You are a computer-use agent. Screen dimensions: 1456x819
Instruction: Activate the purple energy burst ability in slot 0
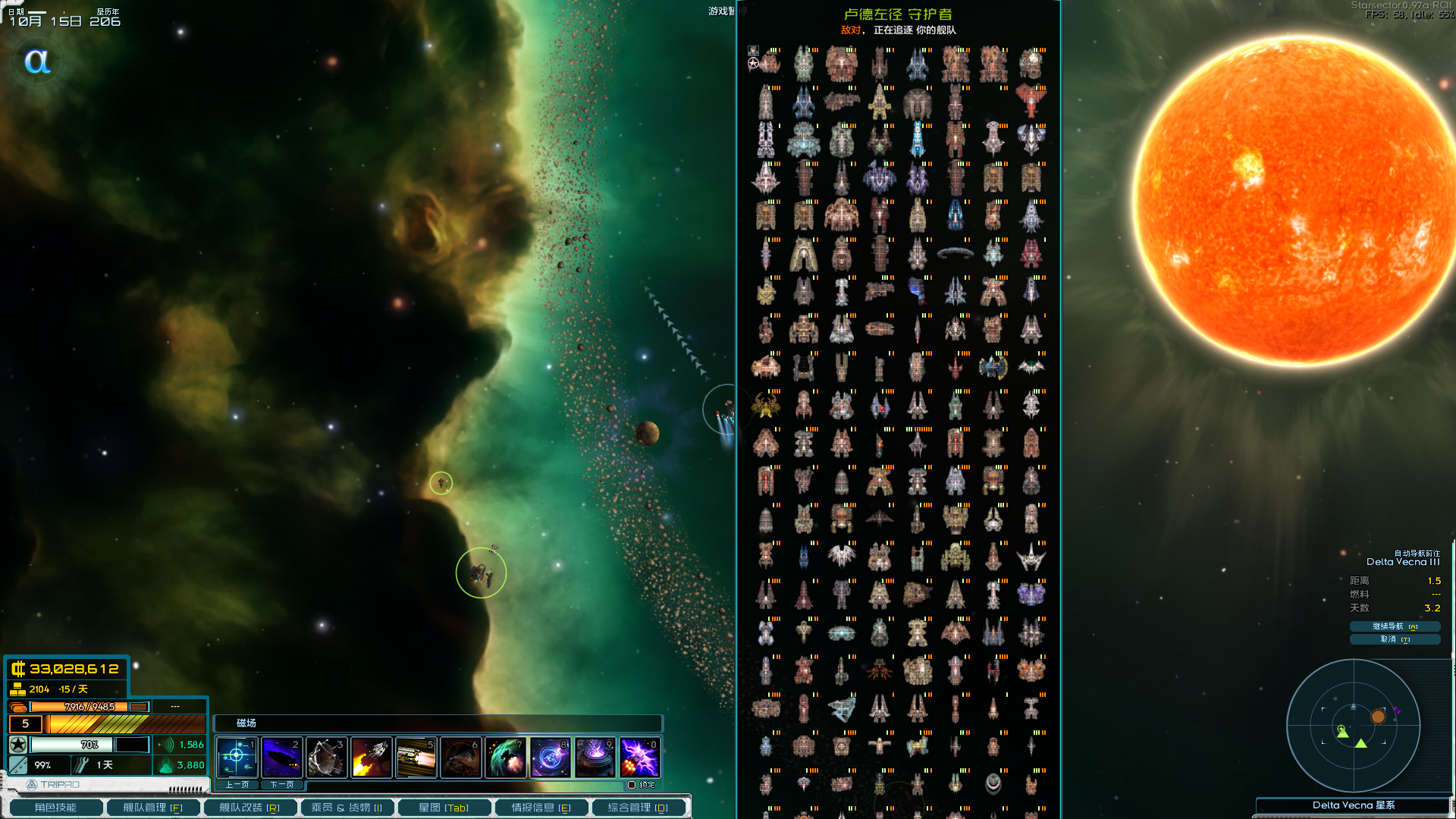coord(639,757)
